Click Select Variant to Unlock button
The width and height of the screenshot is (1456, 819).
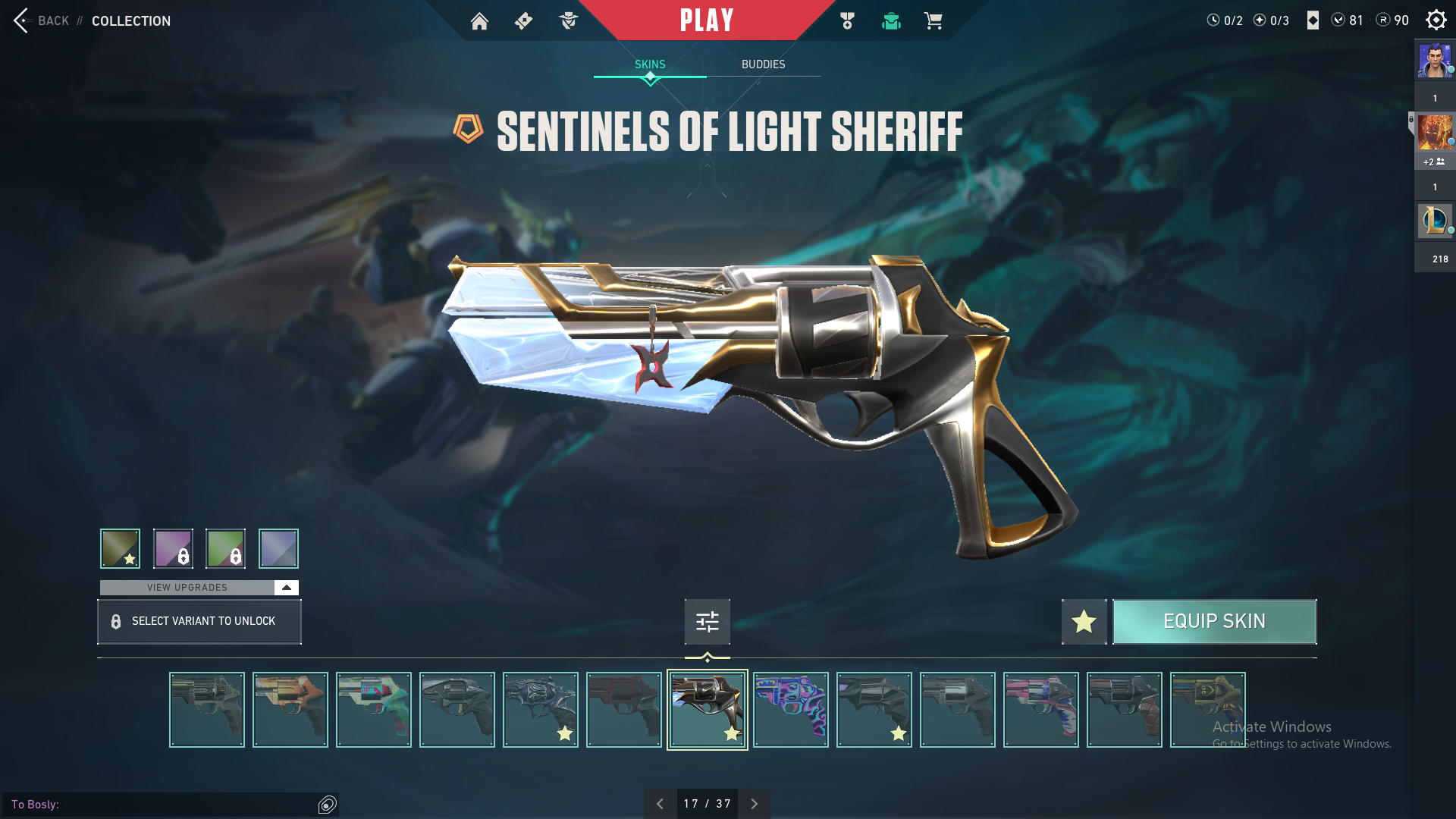(199, 622)
